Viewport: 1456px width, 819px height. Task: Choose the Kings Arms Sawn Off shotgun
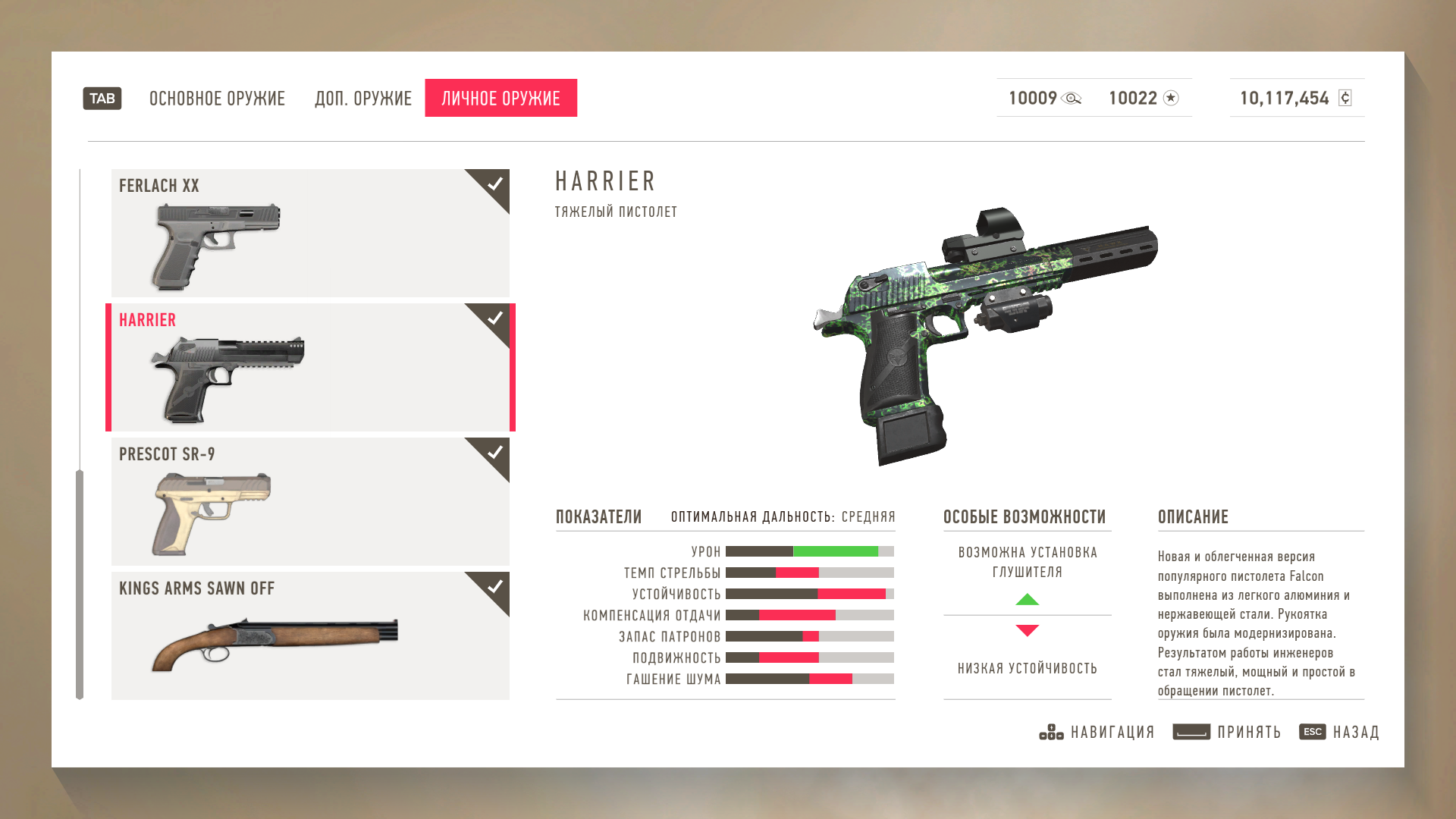(310, 635)
